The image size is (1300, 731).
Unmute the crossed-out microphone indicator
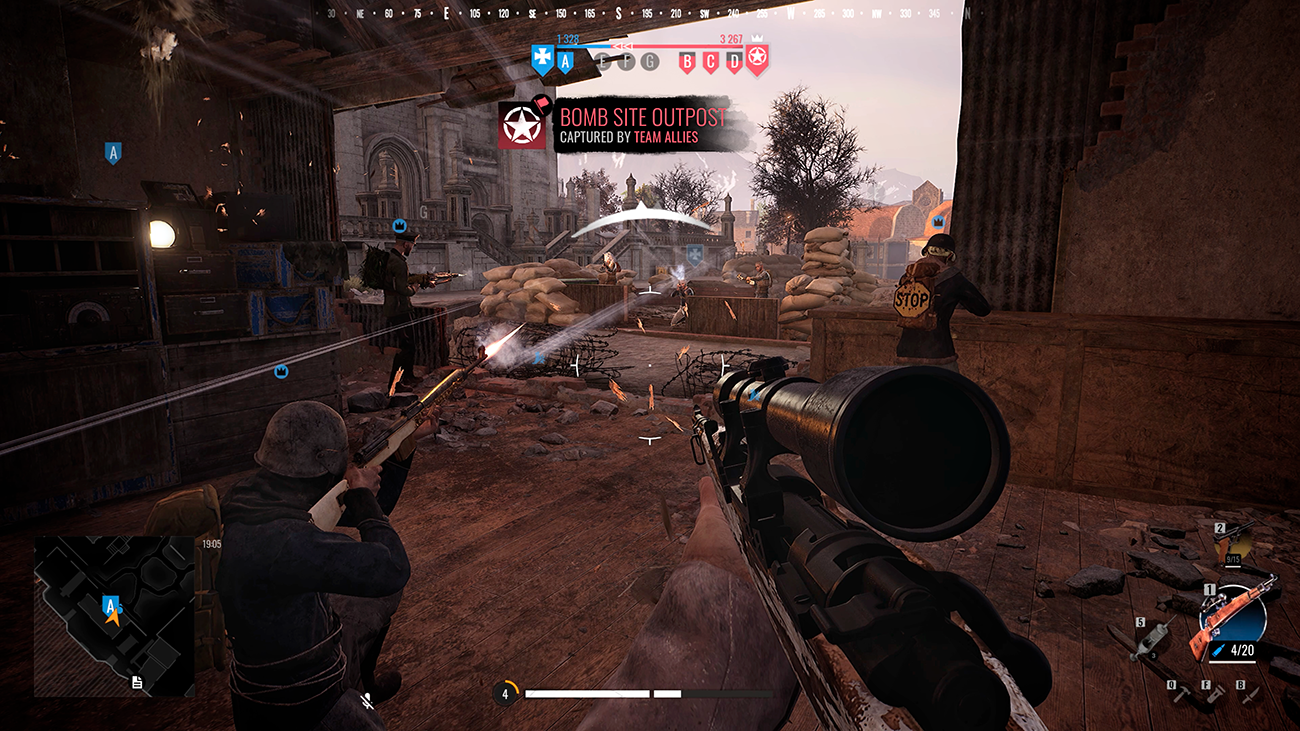[369, 700]
